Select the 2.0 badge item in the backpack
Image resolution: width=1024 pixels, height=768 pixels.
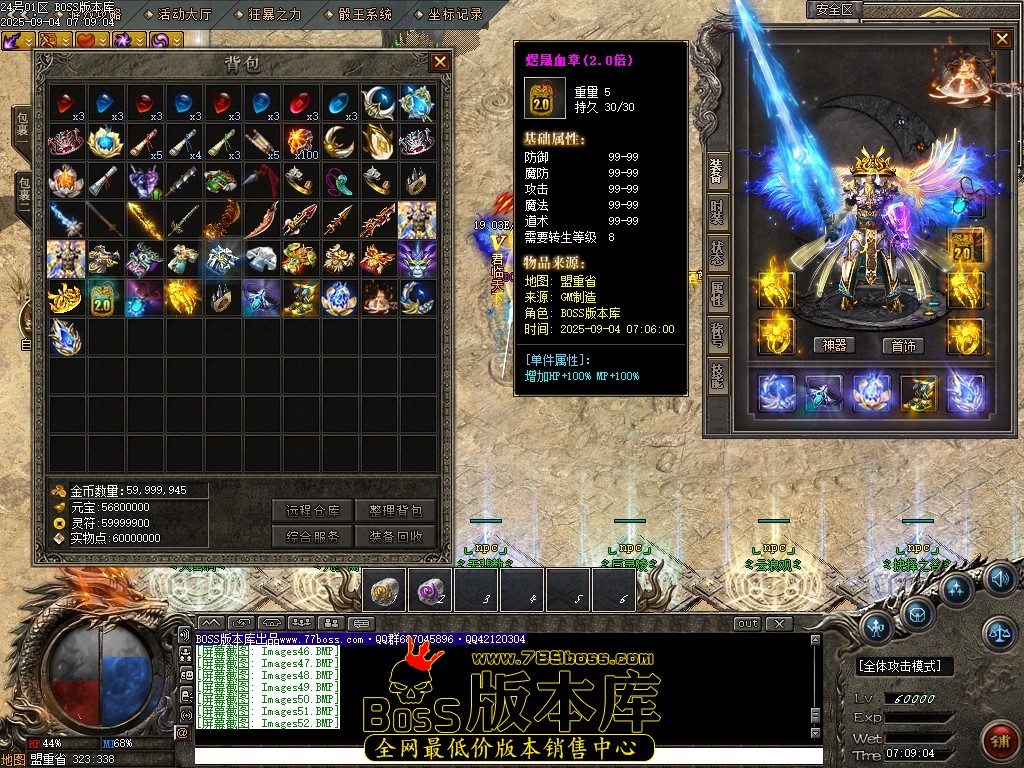[103, 298]
